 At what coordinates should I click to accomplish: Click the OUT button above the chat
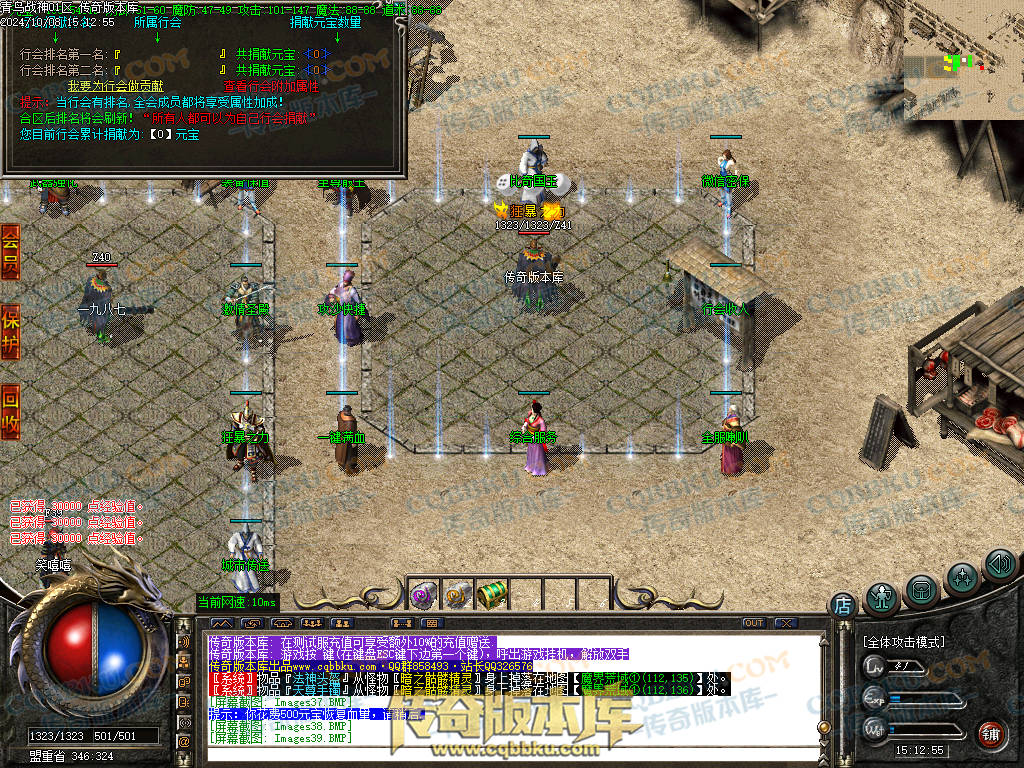(x=753, y=623)
